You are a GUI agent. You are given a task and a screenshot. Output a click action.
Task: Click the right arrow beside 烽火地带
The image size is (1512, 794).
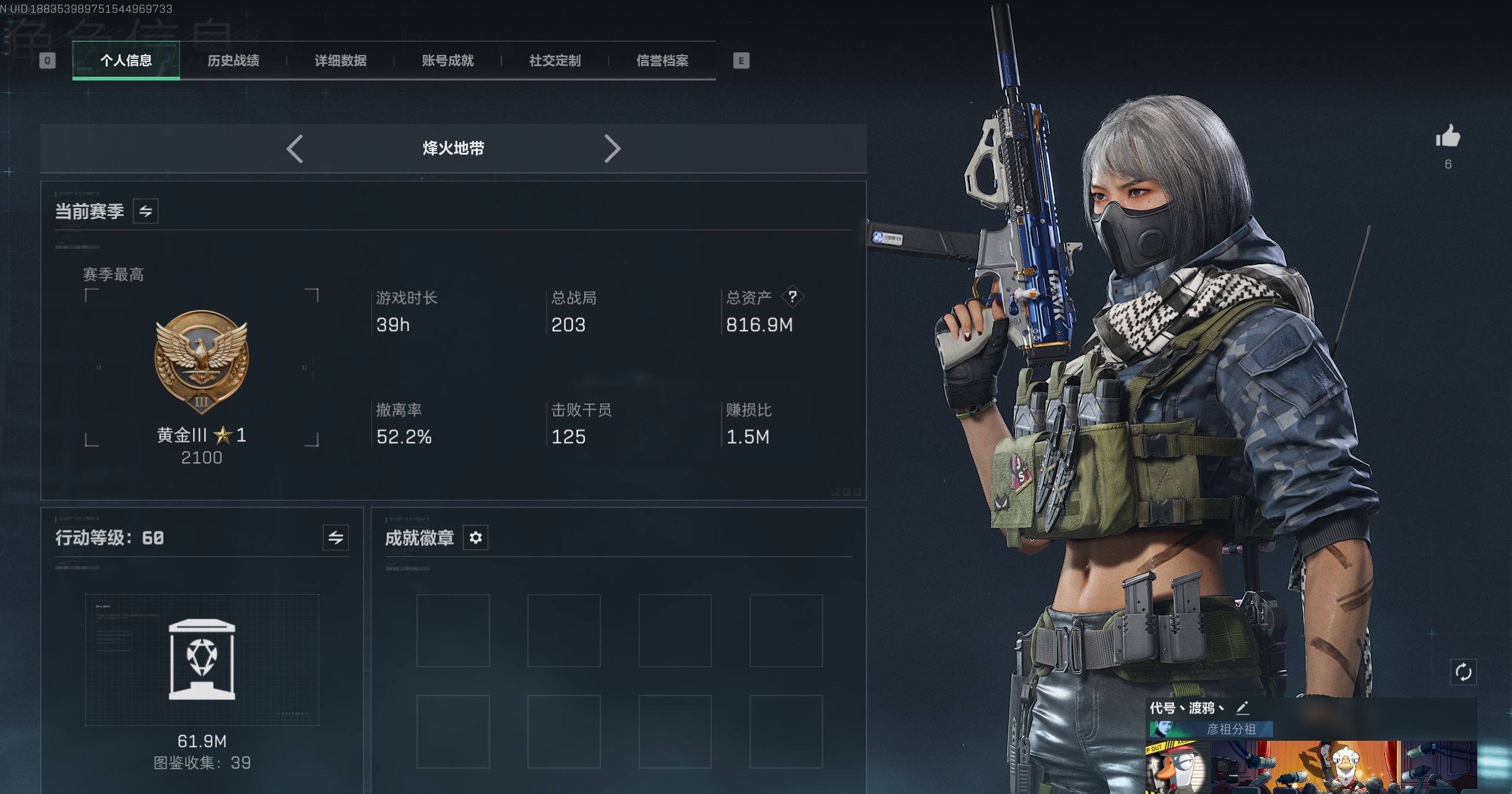(611, 149)
